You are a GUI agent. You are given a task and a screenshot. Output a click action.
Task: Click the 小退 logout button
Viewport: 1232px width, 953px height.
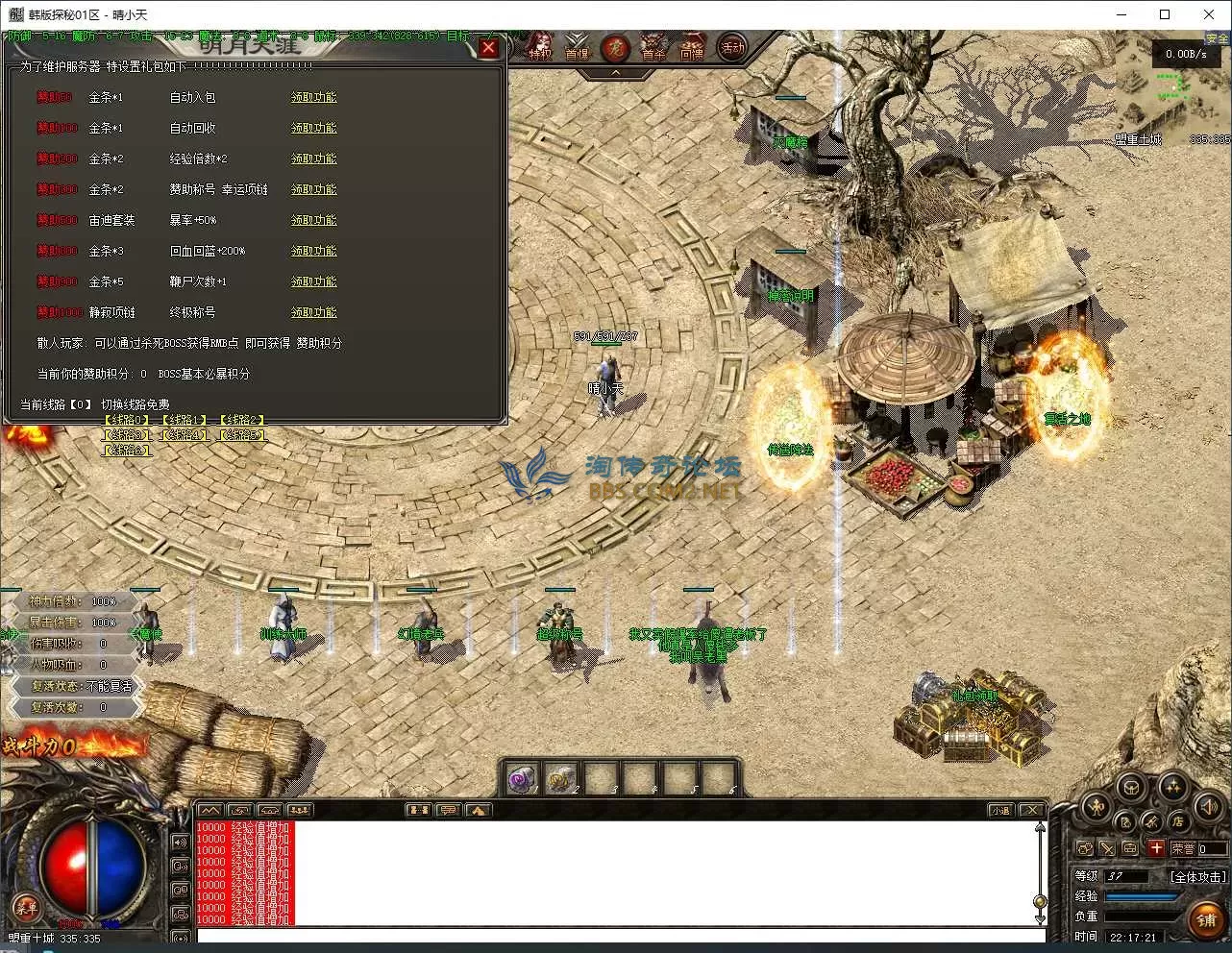pos(1001,811)
